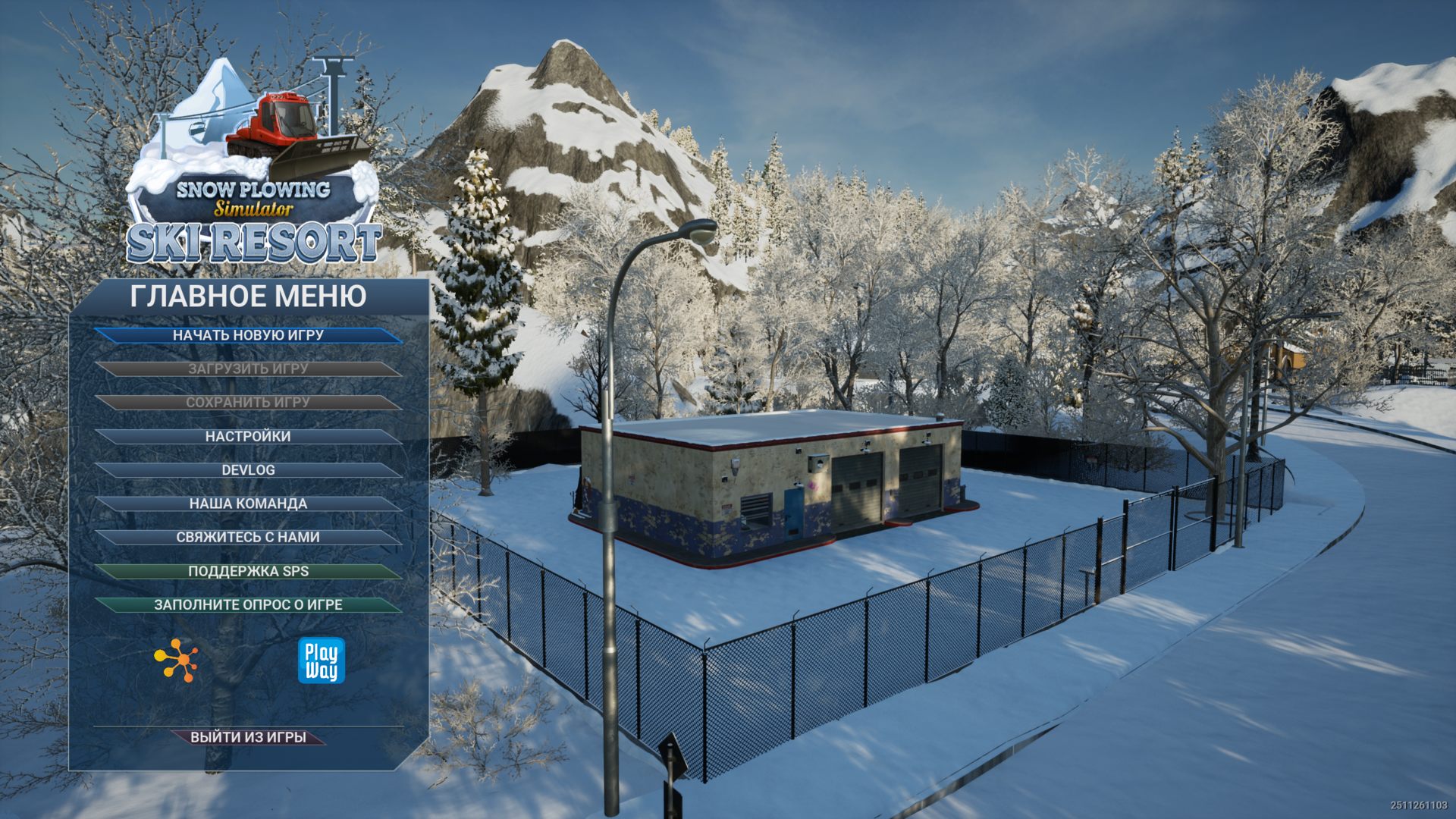Screen dimensions: 1456x819
Task: Select the СОХРАНИТЬ ИГРУ save entry
Action: [248, 403]
